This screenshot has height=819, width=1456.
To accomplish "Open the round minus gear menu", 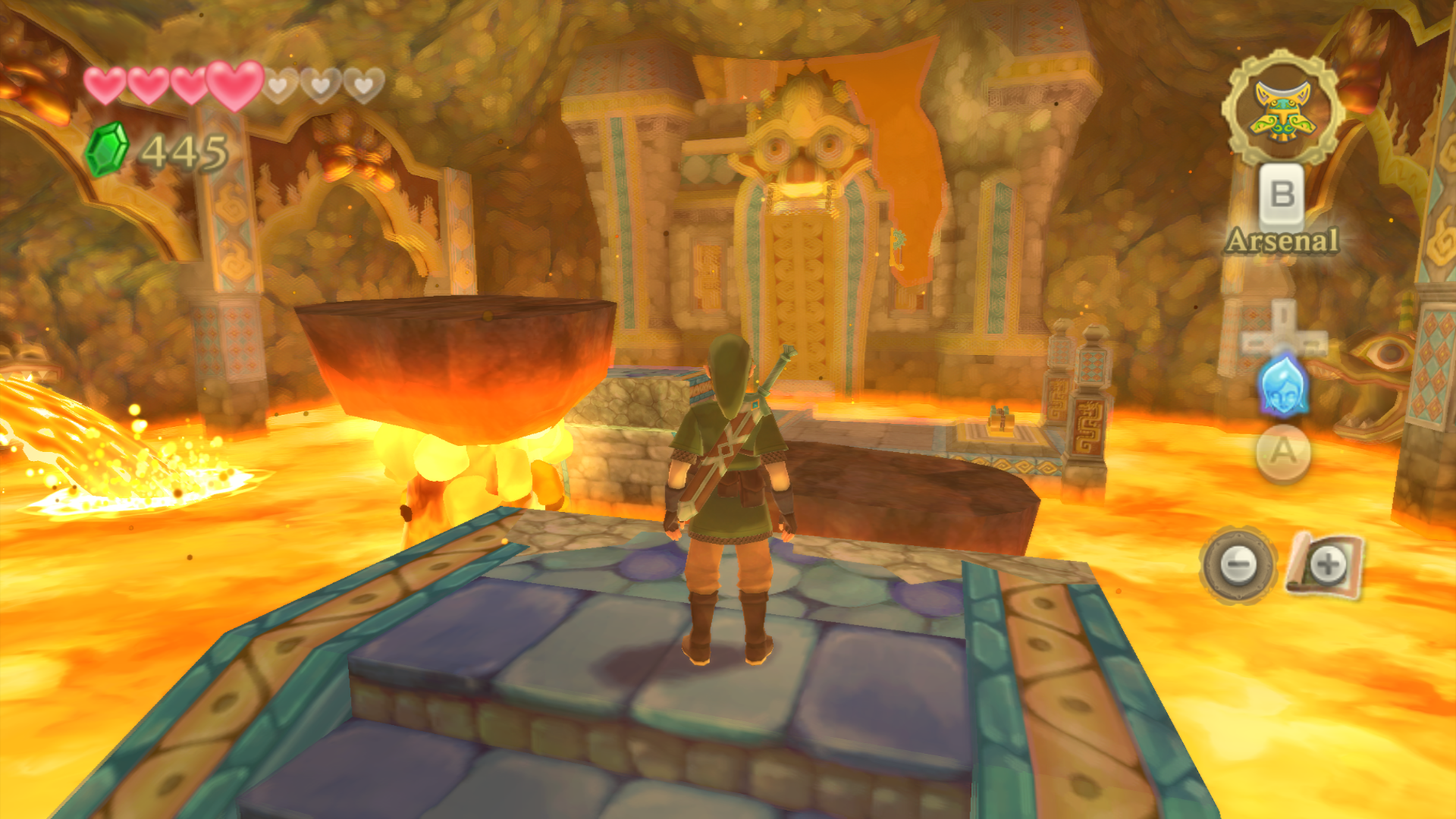I will [1238, 565].
